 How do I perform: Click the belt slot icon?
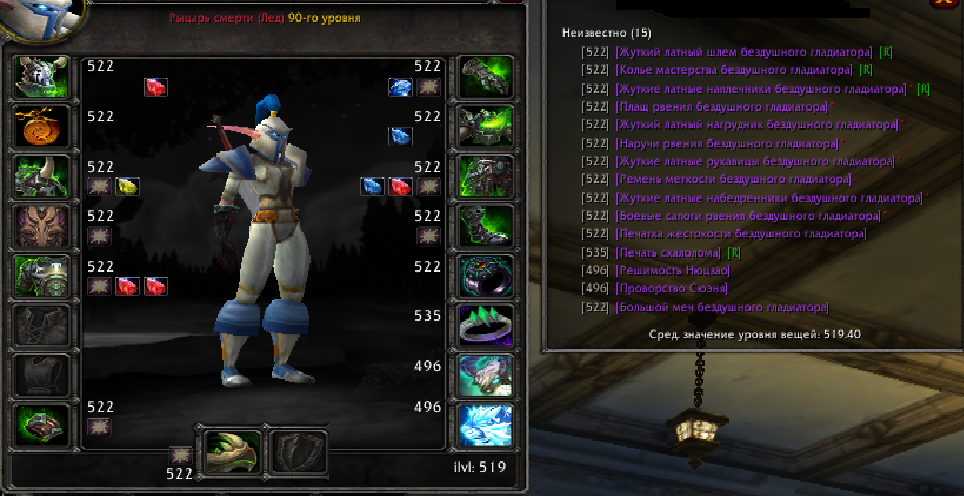click(x=485, y=127)
